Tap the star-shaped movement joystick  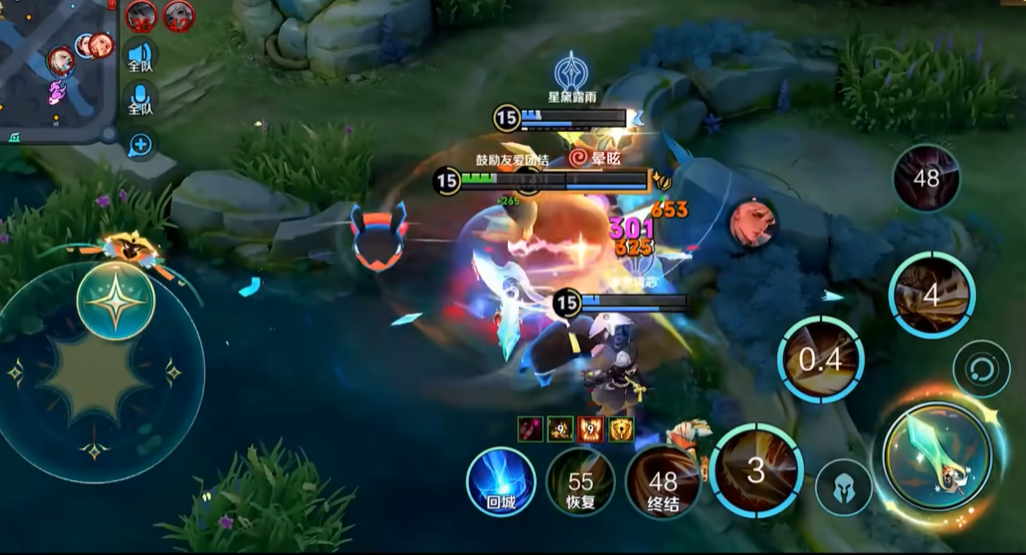[116, 302]
